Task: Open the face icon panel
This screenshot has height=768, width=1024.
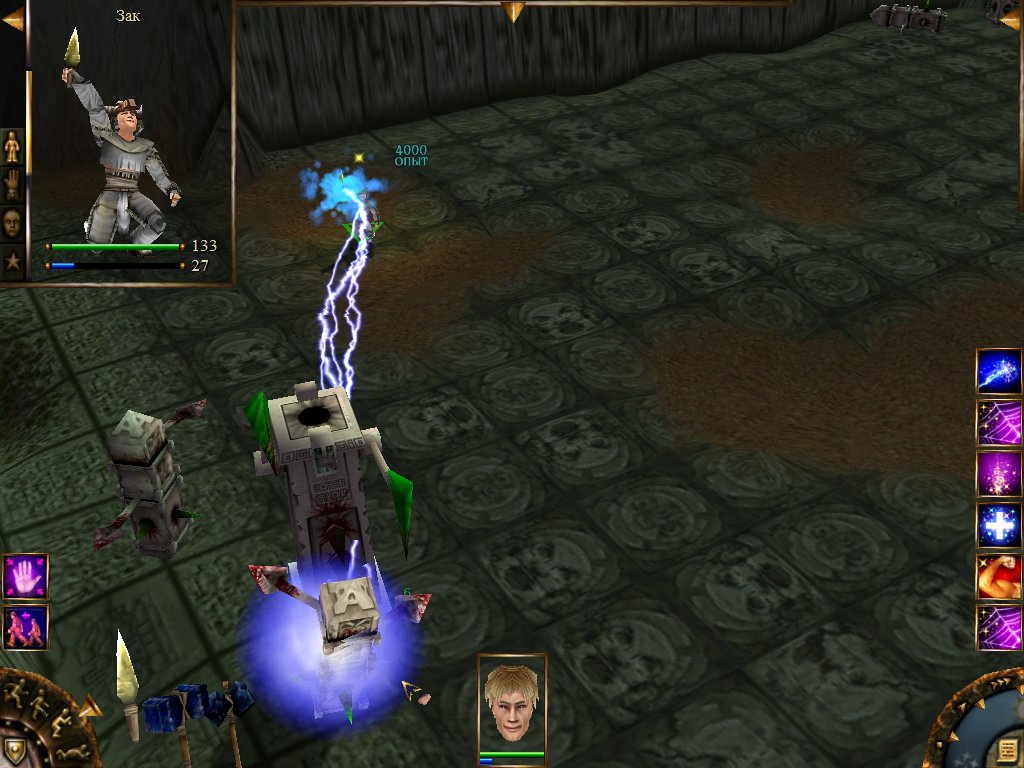Action: tap(13, 223)
